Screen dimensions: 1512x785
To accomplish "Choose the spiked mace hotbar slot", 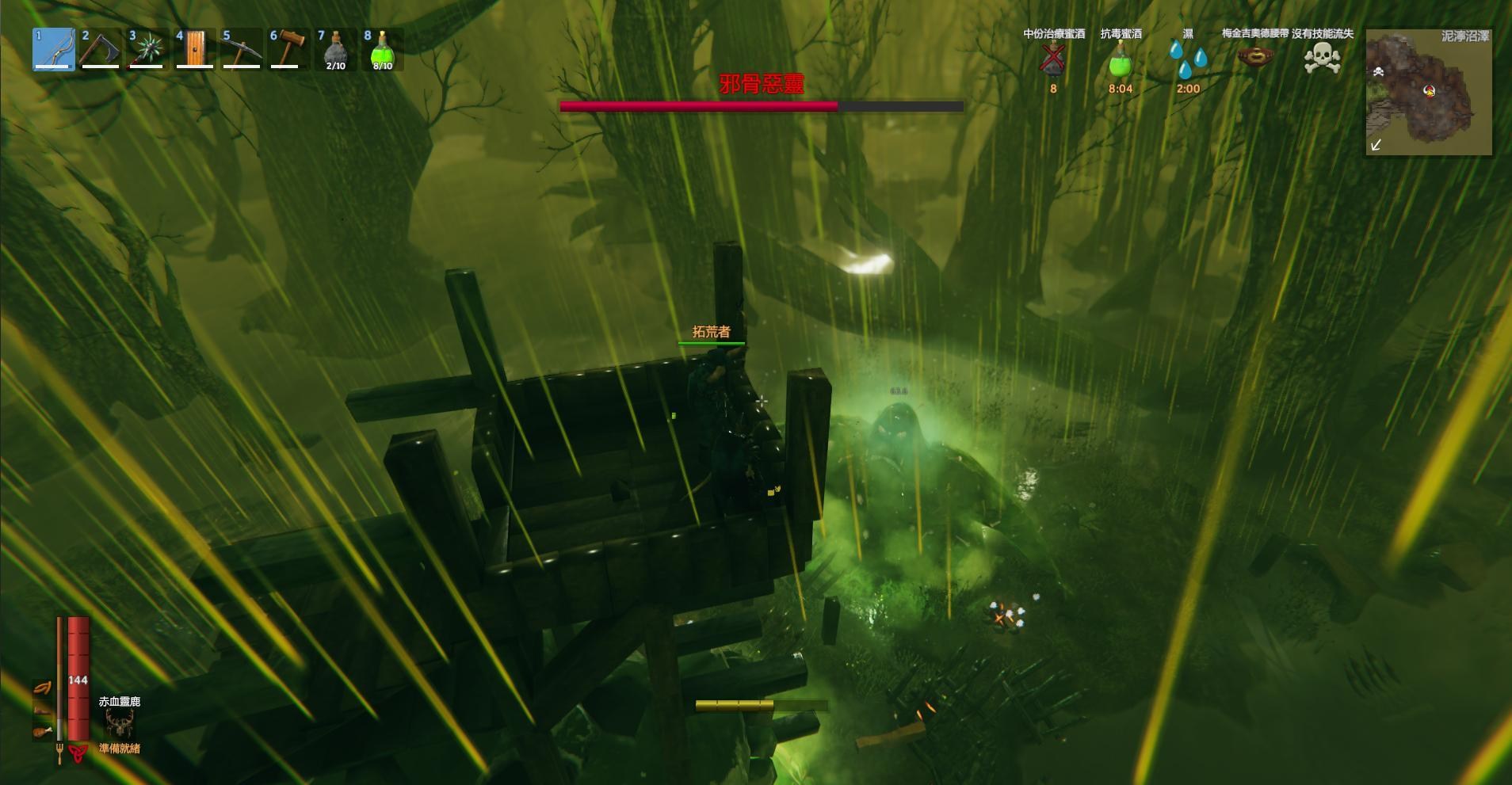I will [x=147, y=49].
